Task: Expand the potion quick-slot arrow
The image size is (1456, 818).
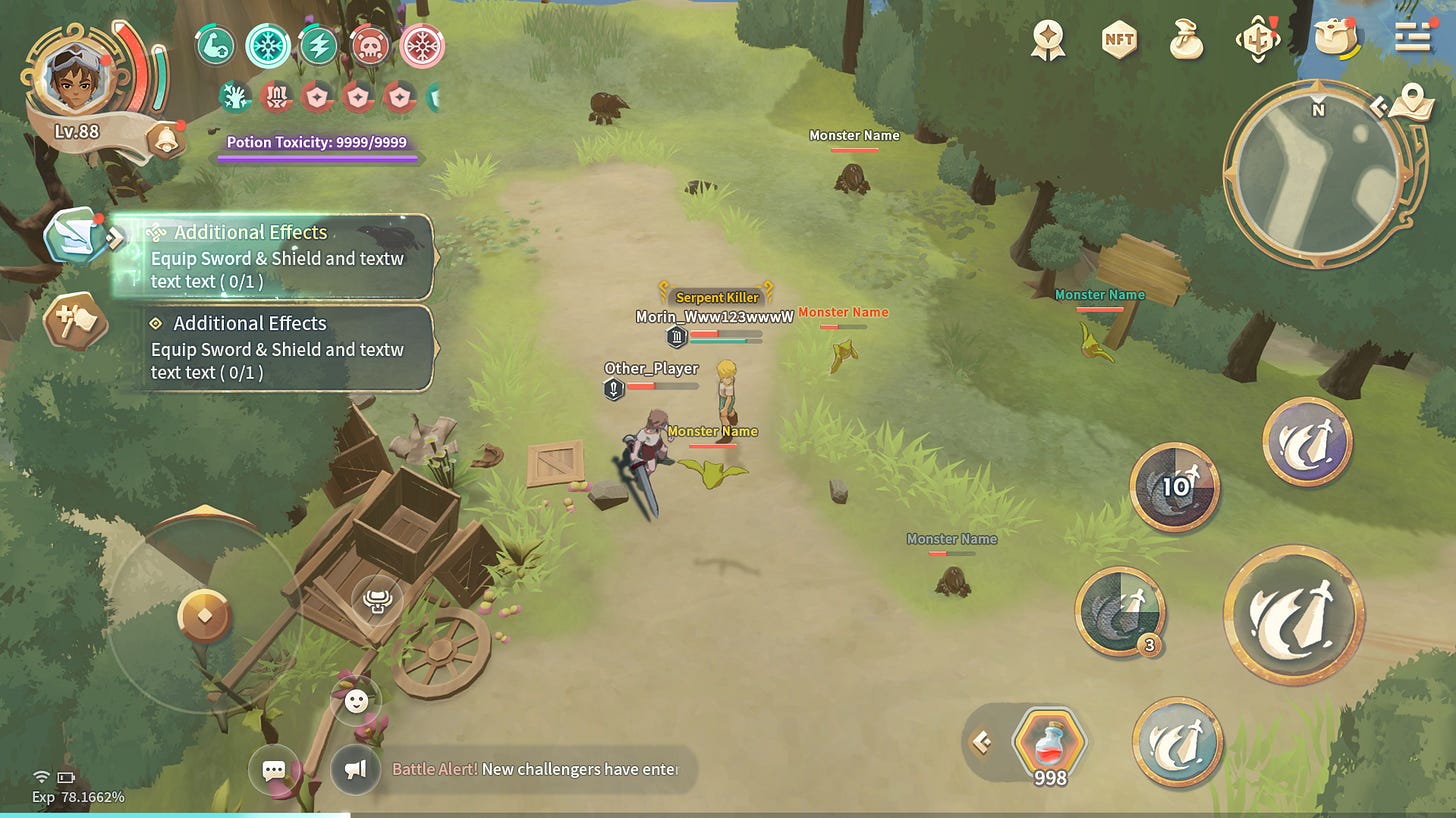Action: click(982, 742)
